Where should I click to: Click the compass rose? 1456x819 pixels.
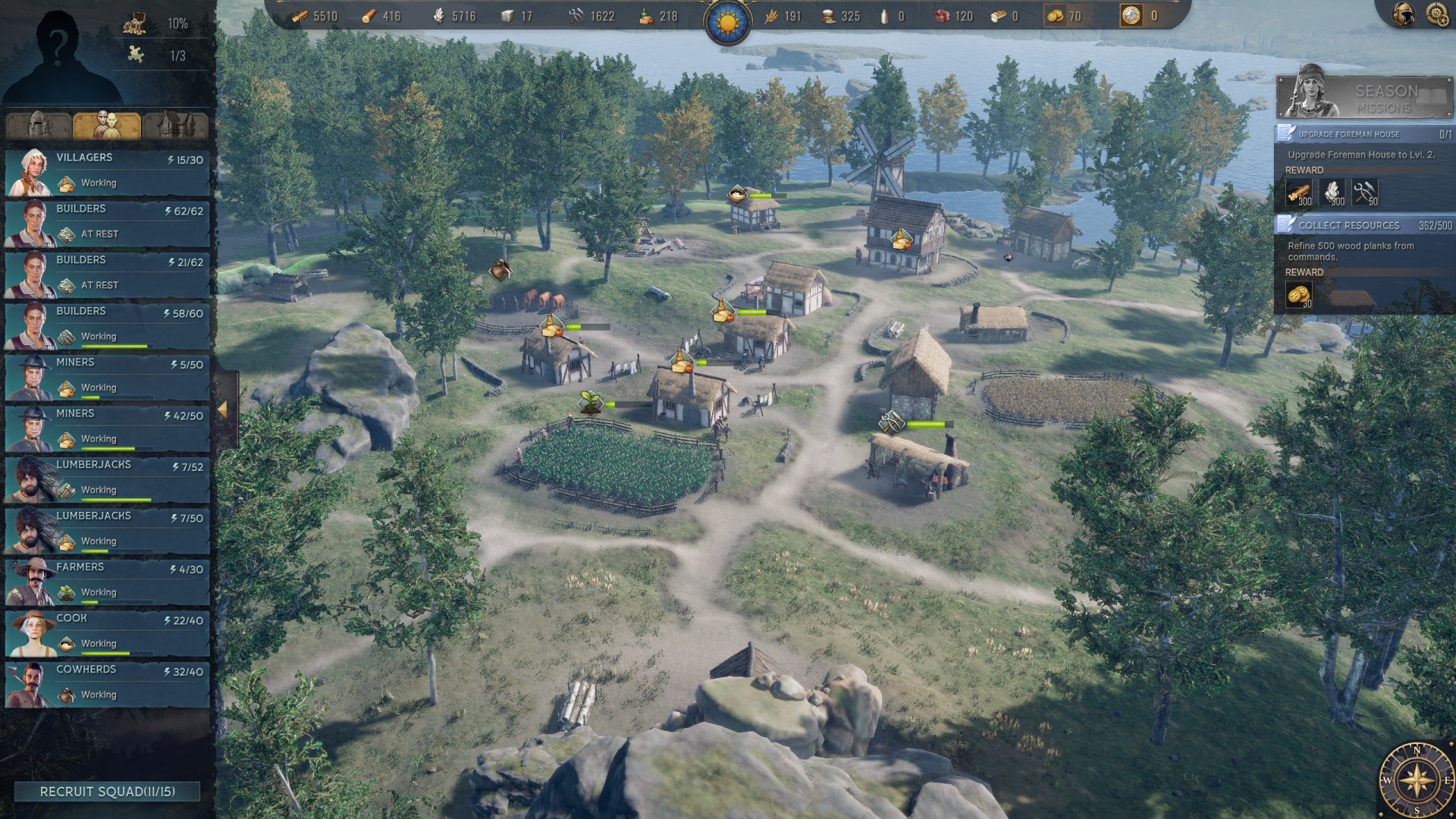click(x=1416, y=780)
